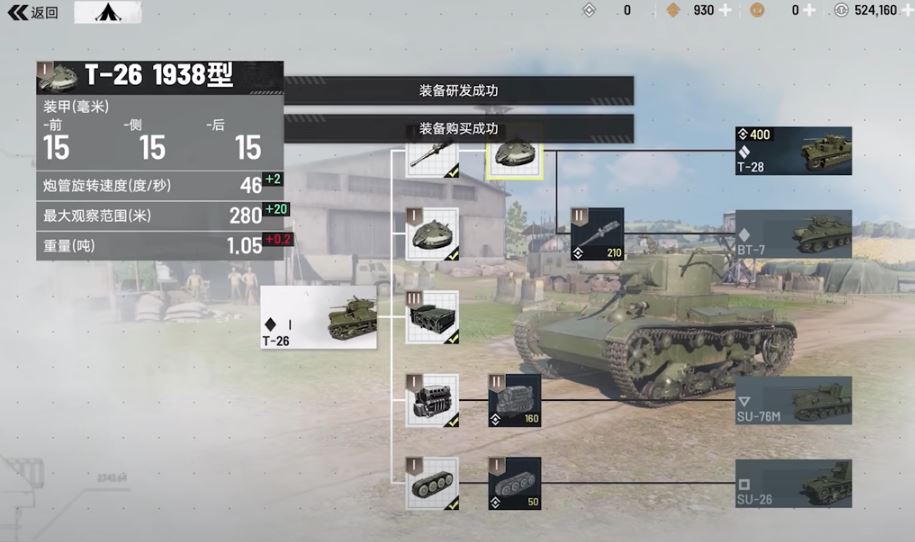Research the tier II engine costing 160
This screenshot has width=915, height=542.
[514, 400]
